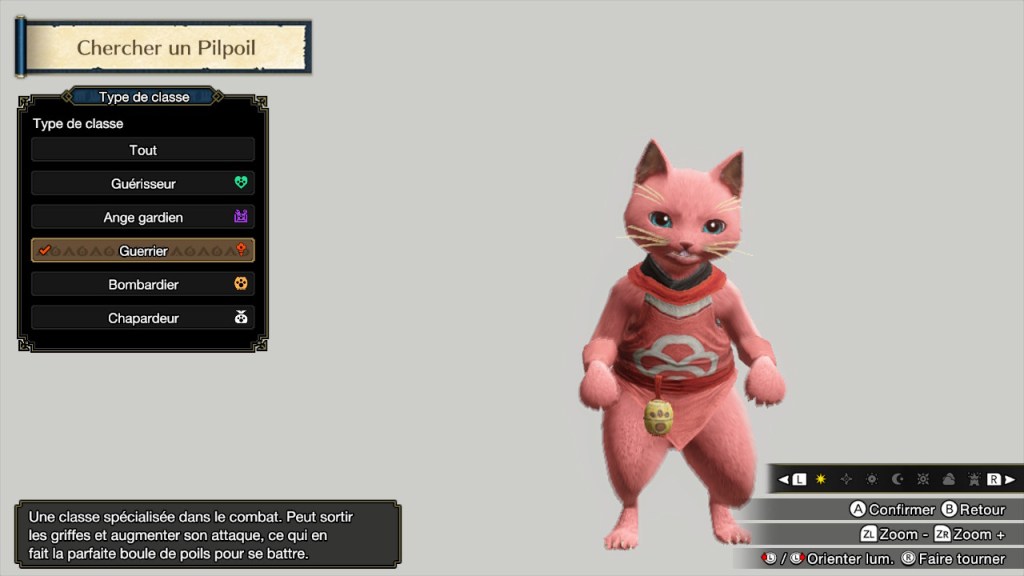1024x576 pixels.
Task: Choose the Guérisseur class type
Action: (143, 184)
